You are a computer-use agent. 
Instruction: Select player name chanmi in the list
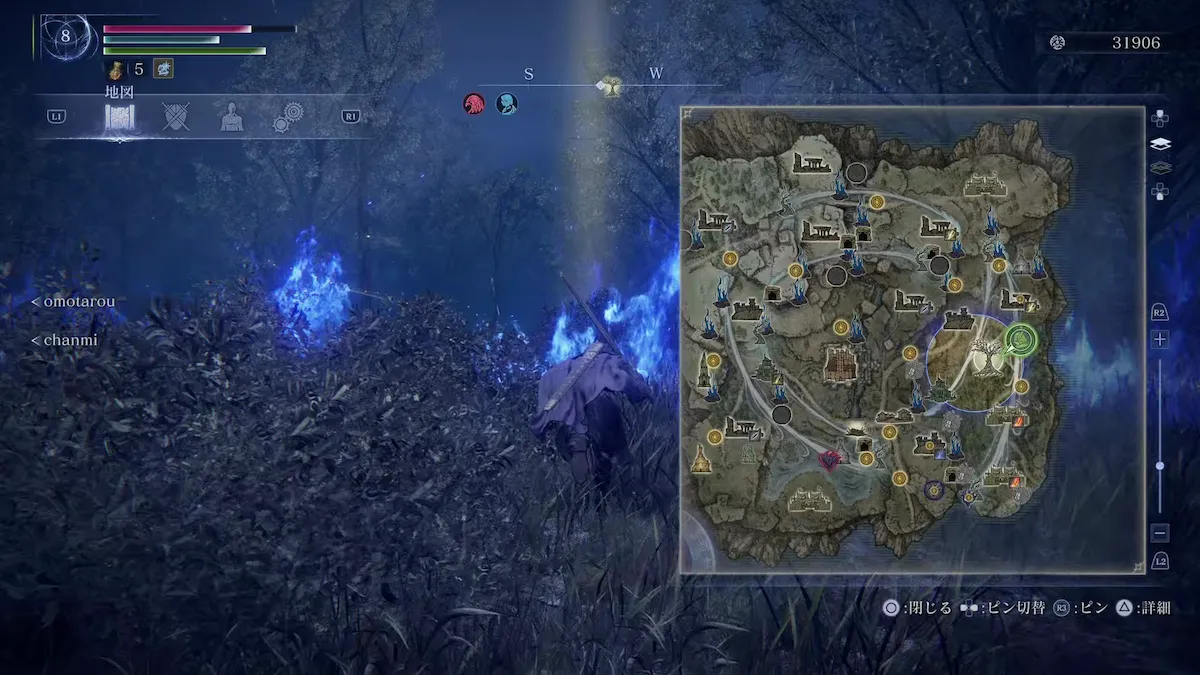pyautogui.click(x=66, y=340)
